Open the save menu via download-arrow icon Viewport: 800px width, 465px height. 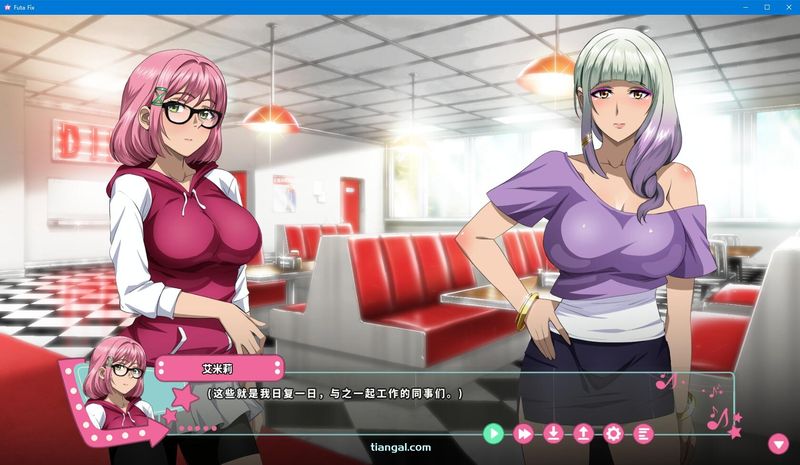tap(553, 433)
